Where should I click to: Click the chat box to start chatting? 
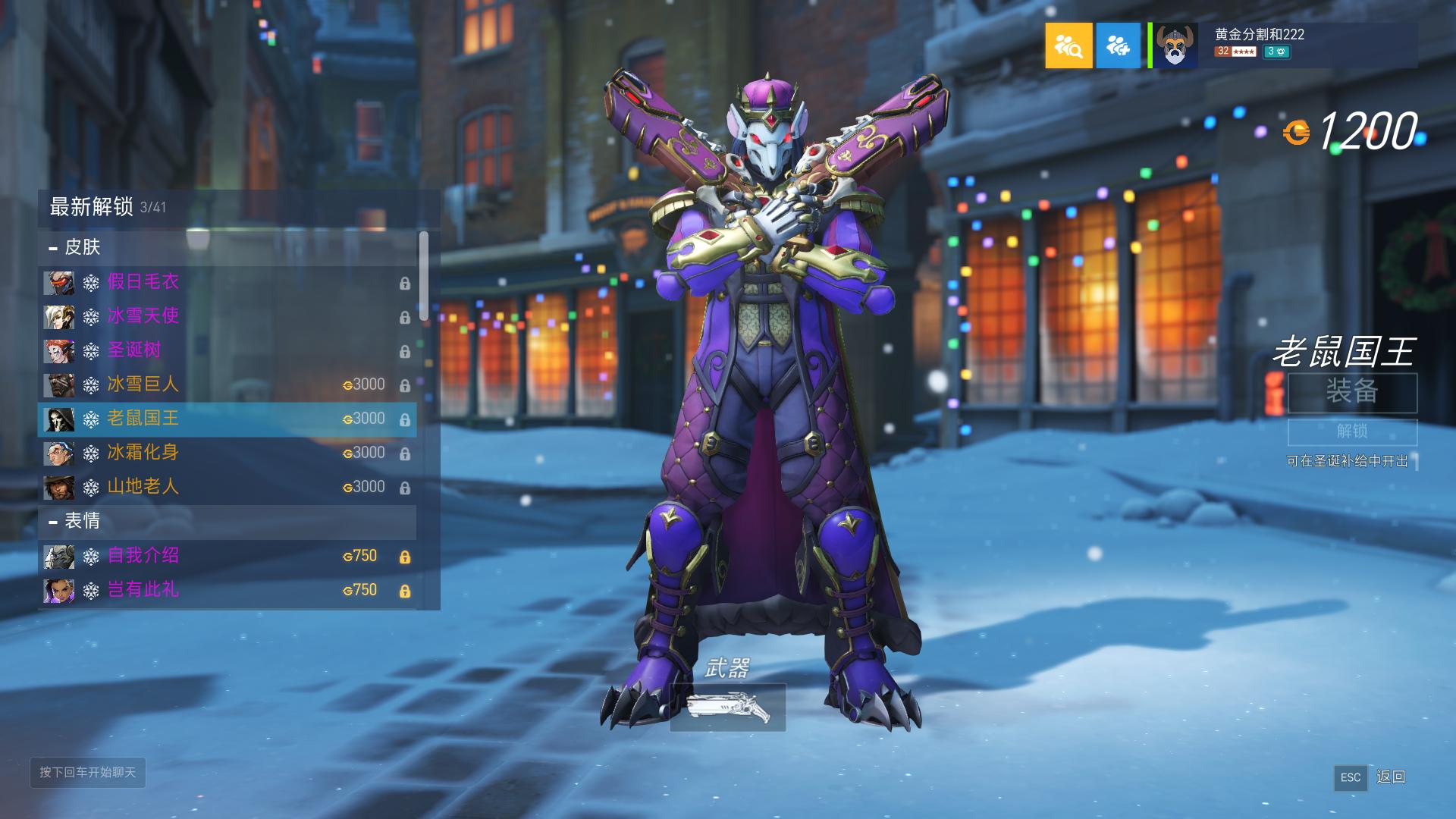[88, 773]
